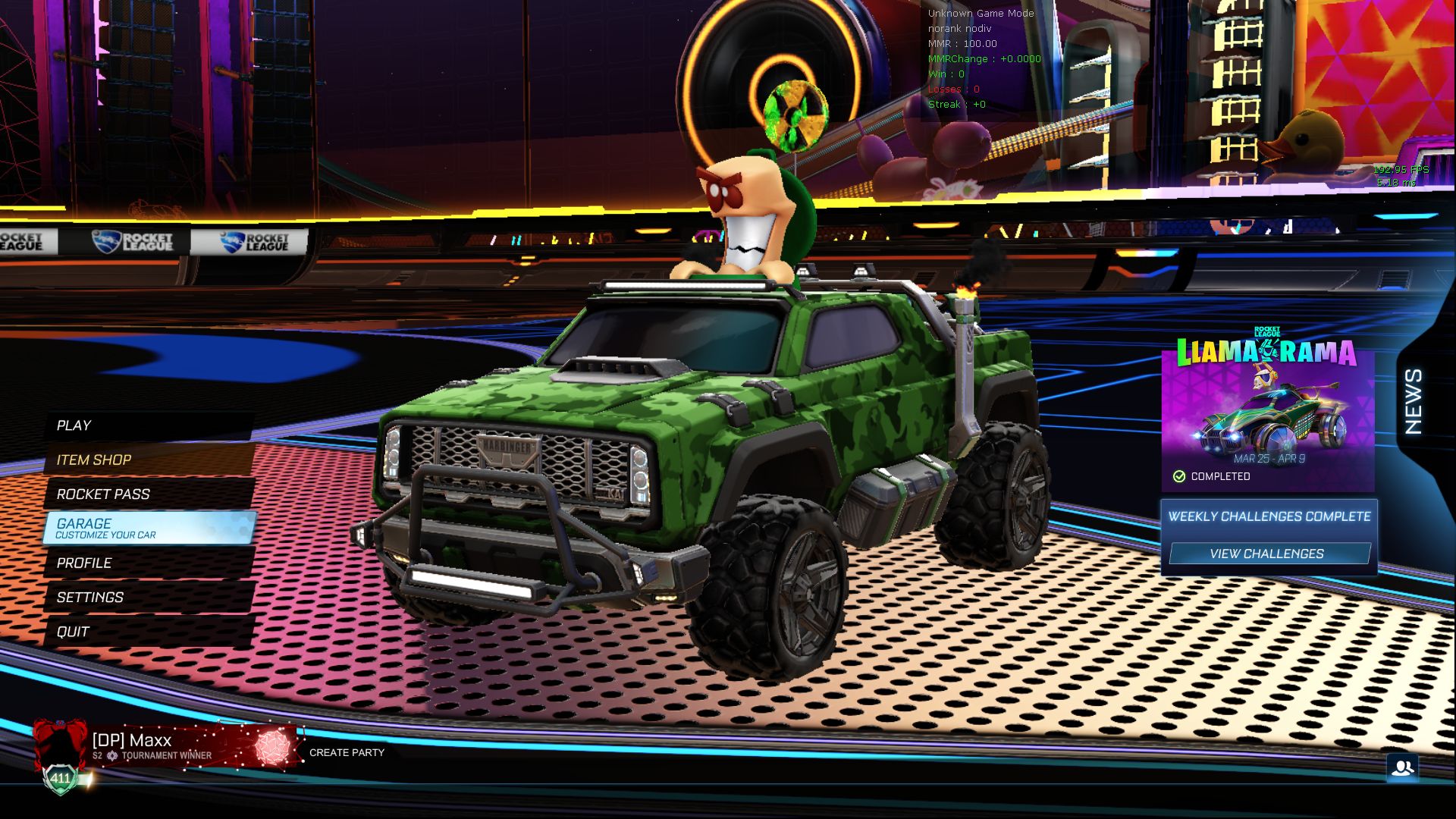Select ROCKET PASS from the menu
1456x819 pixels.
[103, 494]
